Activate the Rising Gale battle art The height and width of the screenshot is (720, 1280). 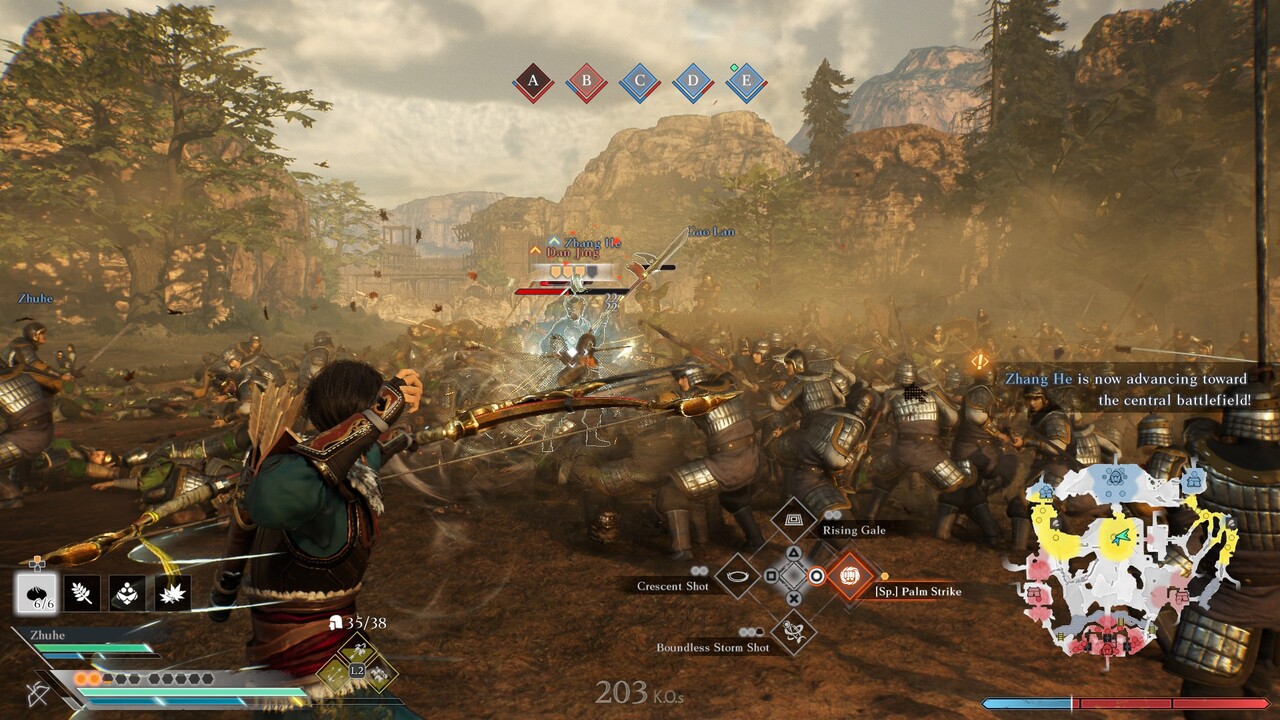pyautogui.click(x=793, y=520)
